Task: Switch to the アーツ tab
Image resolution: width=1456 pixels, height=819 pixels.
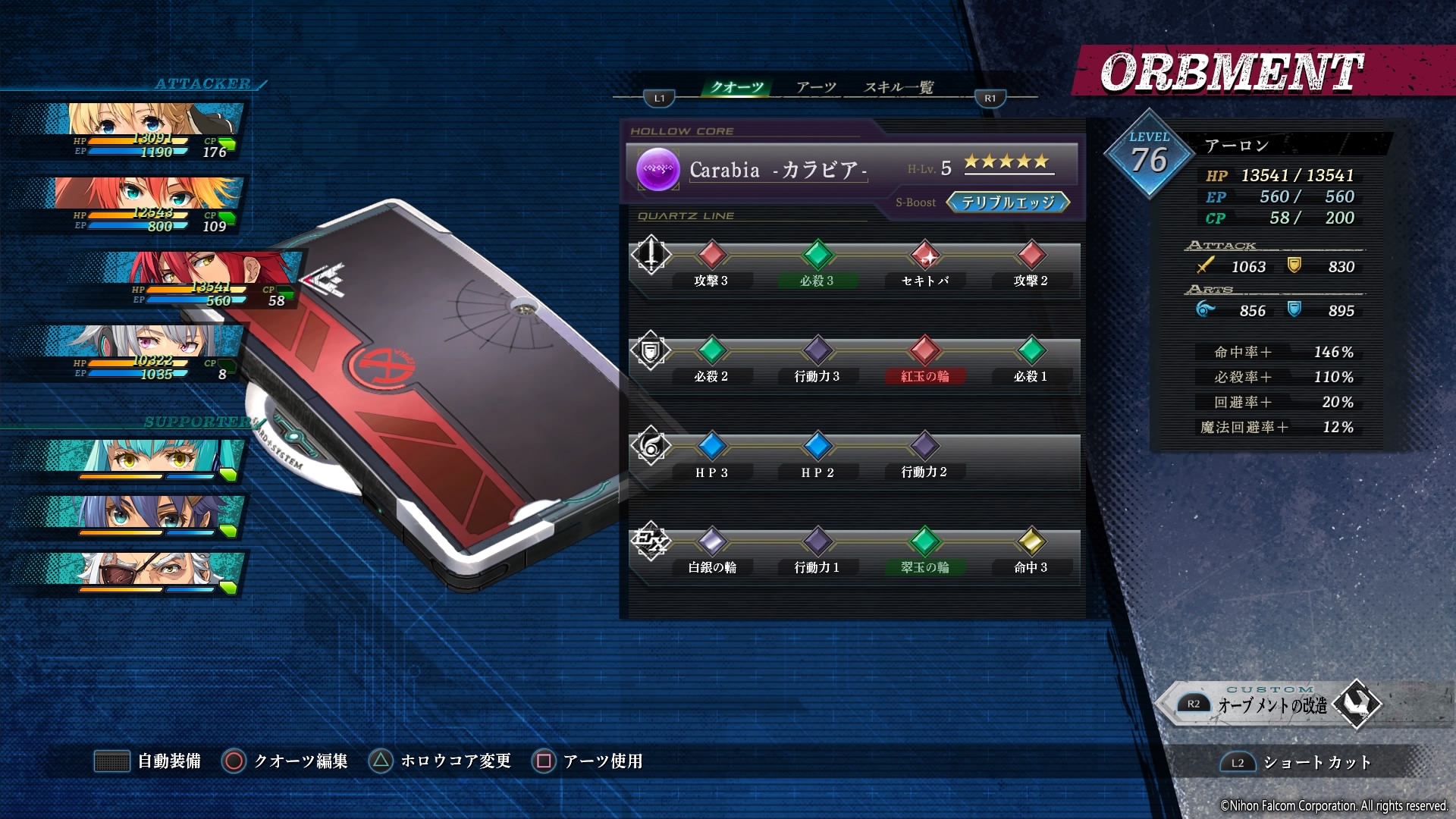Action: [816, 87]
